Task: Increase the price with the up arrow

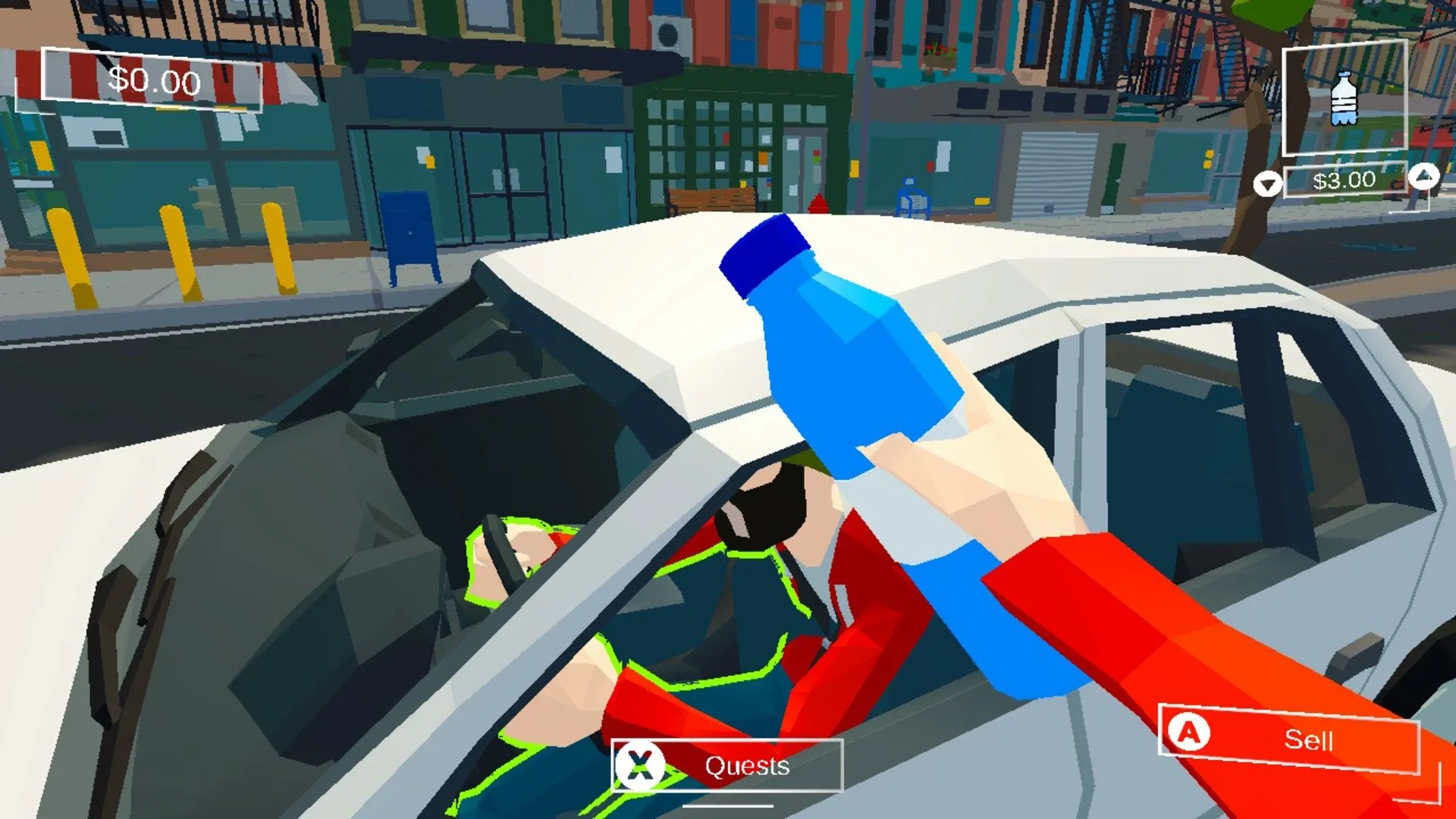Action: 1423,176
